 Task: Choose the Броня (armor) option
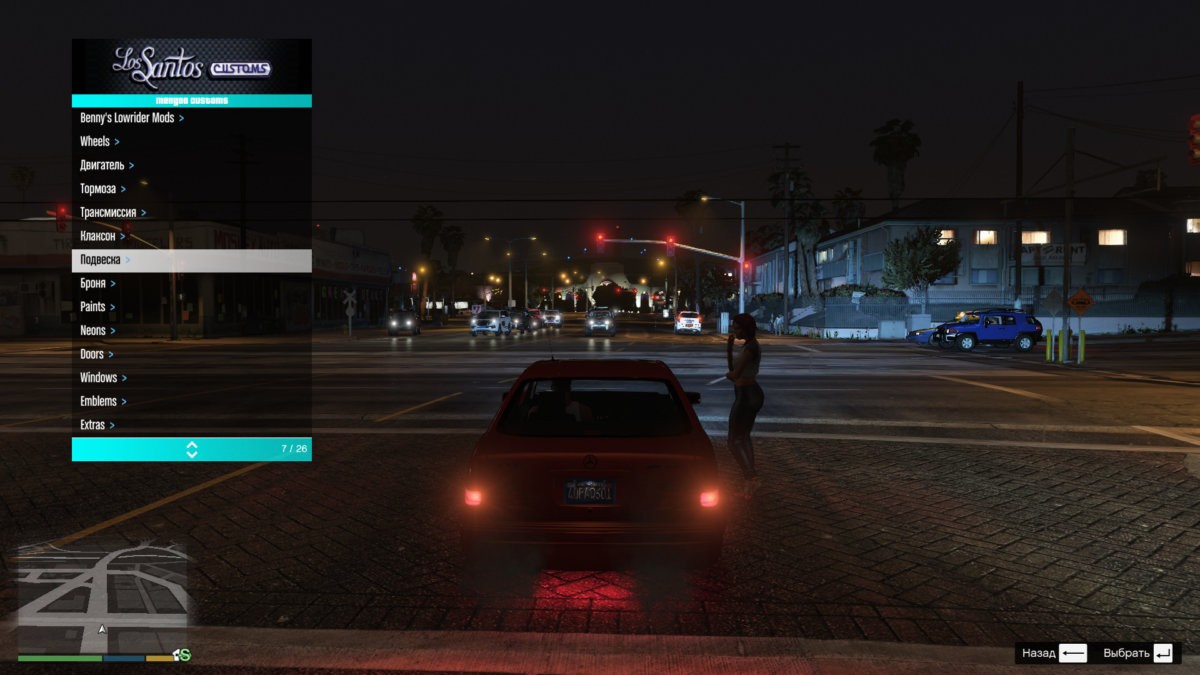point(94,284)
